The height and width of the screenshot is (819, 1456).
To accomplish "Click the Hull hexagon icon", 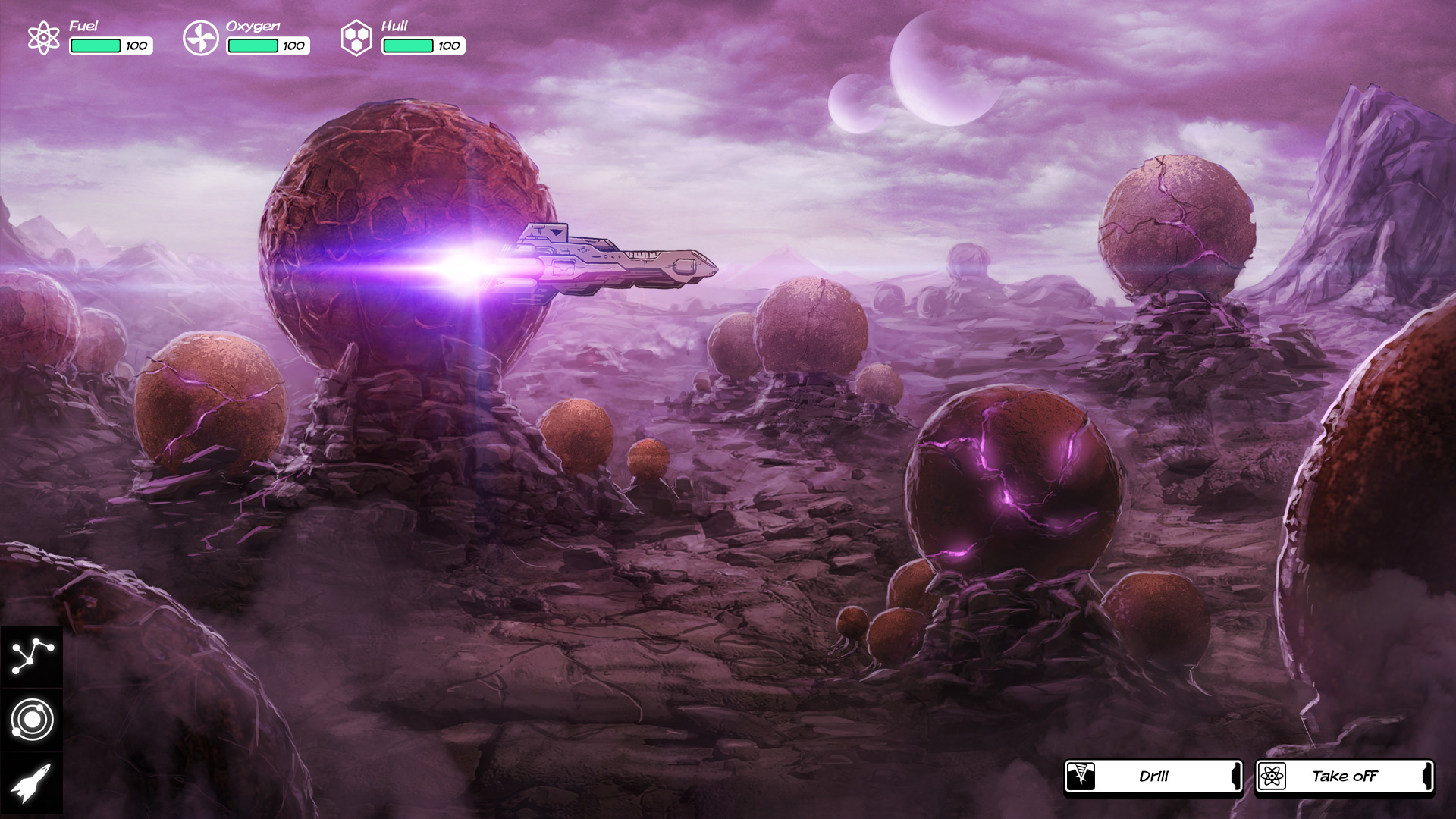I will [355, 36].
